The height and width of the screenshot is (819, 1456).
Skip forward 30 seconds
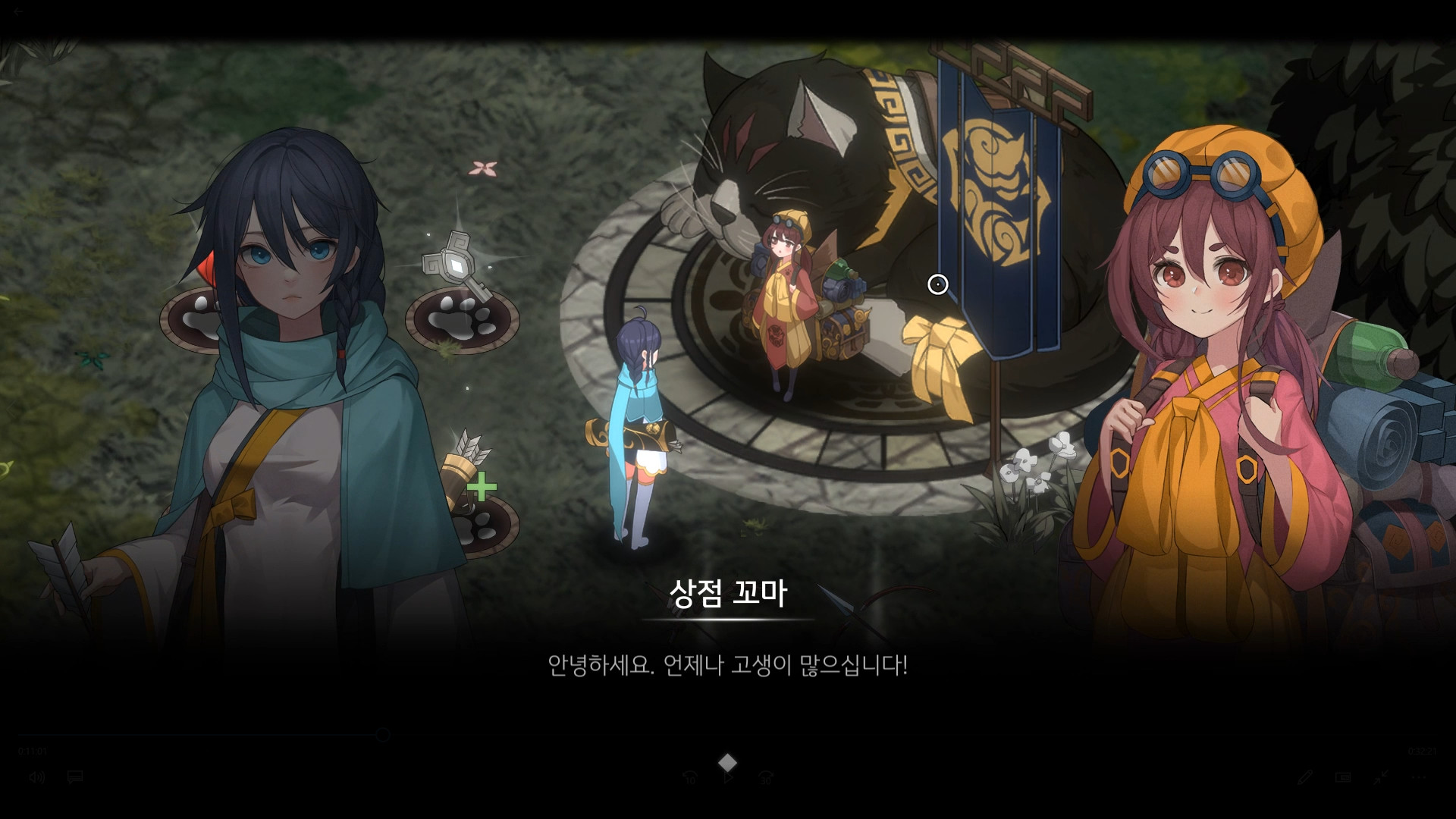[x=766, y=777]
